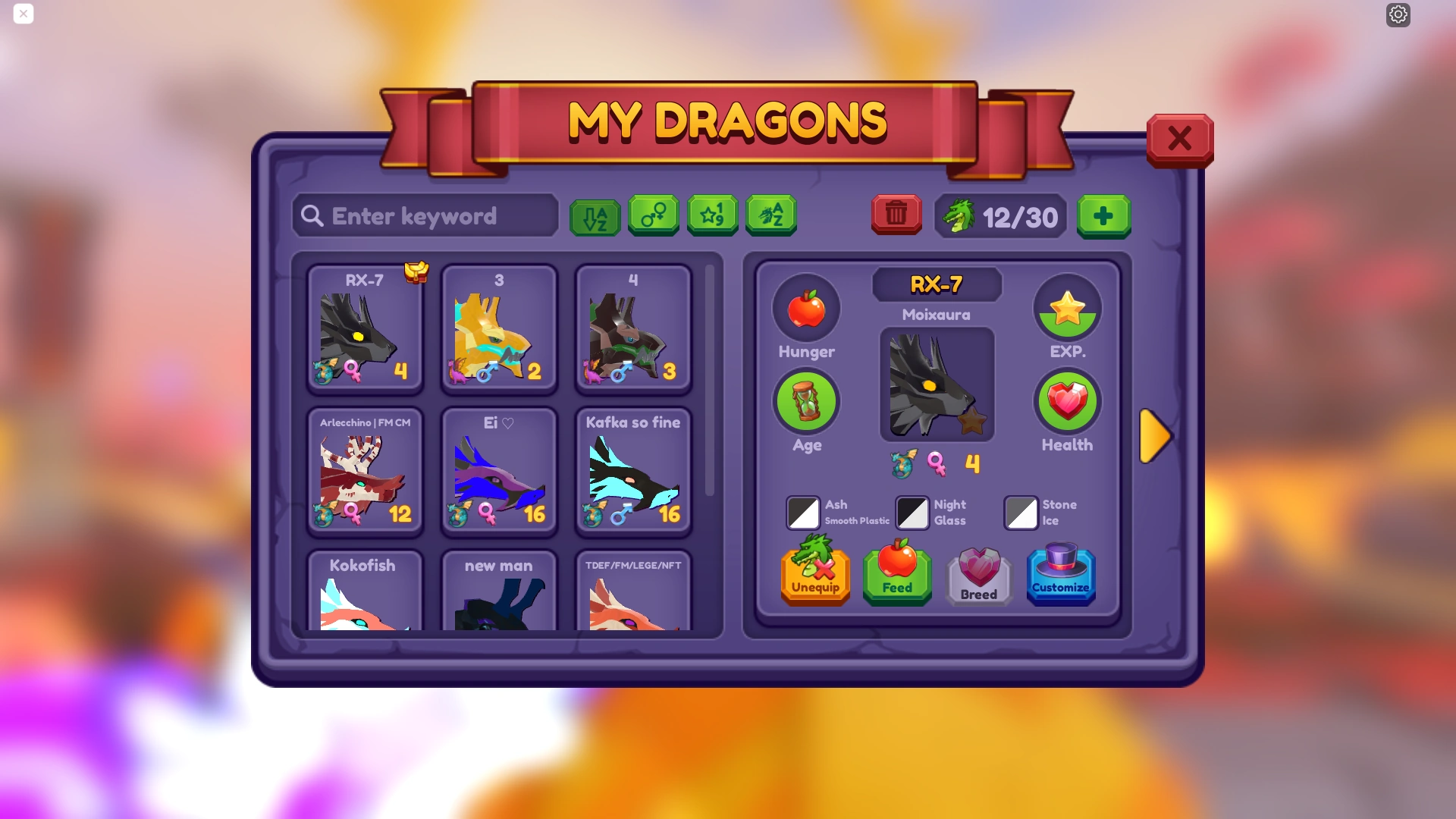Sort dragons by gender

pos(654,215)
